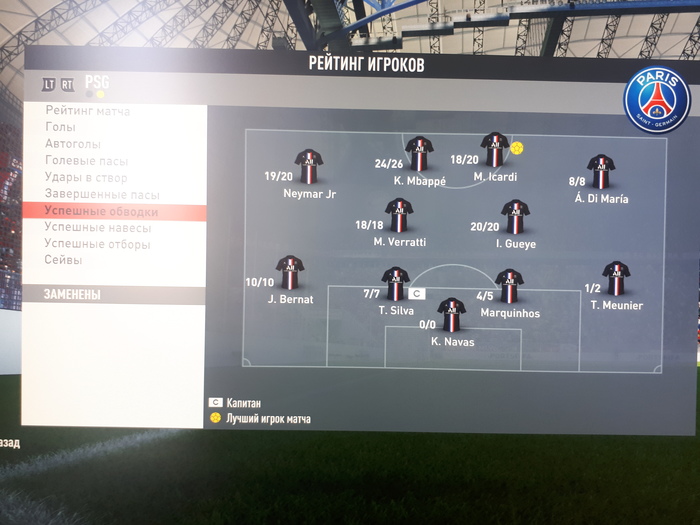Select M. Verratti in midfield

tap(399, 215)
